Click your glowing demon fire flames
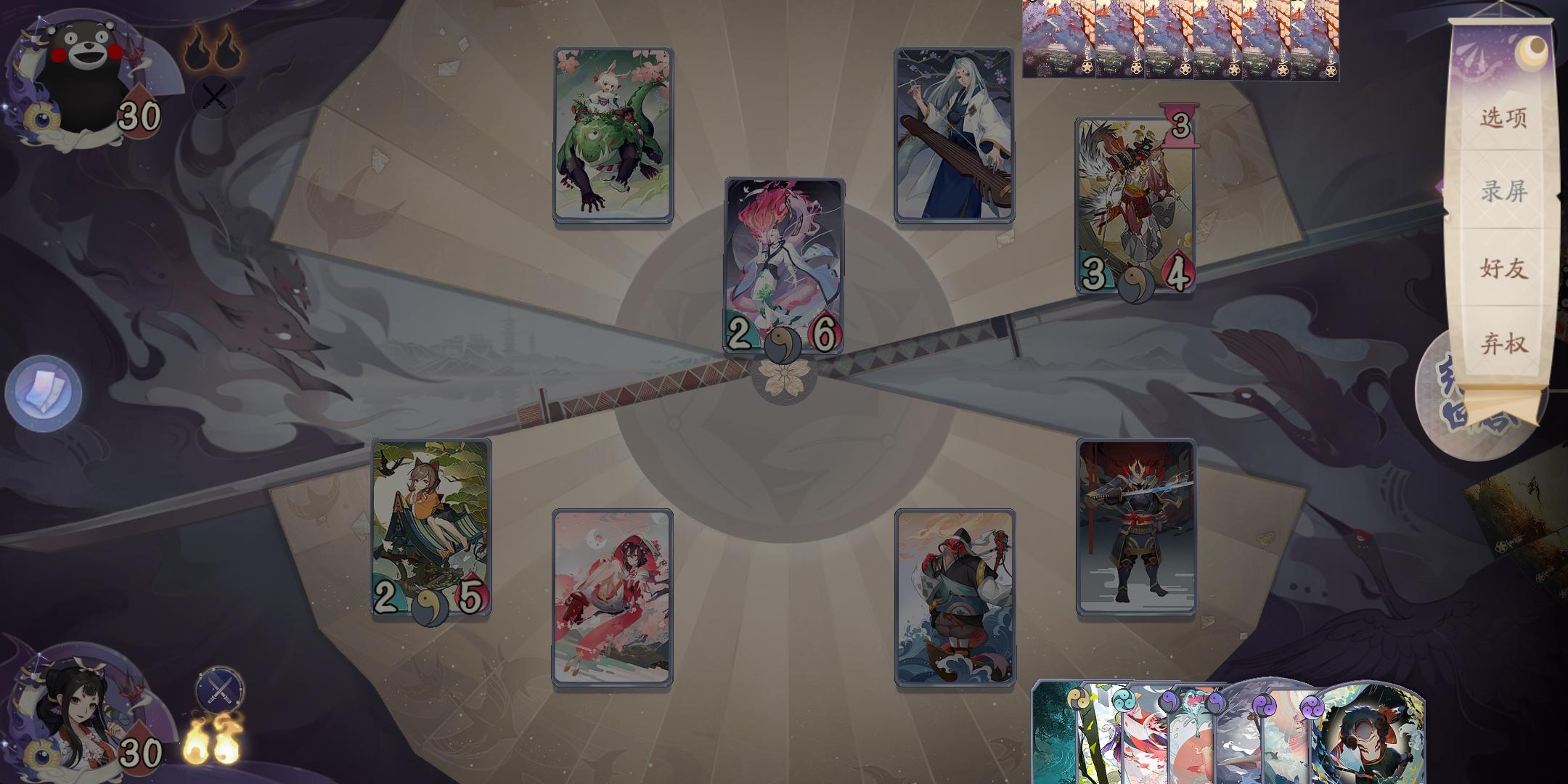This screenshot has width=1568, height=784. click(x=213, y=740)
